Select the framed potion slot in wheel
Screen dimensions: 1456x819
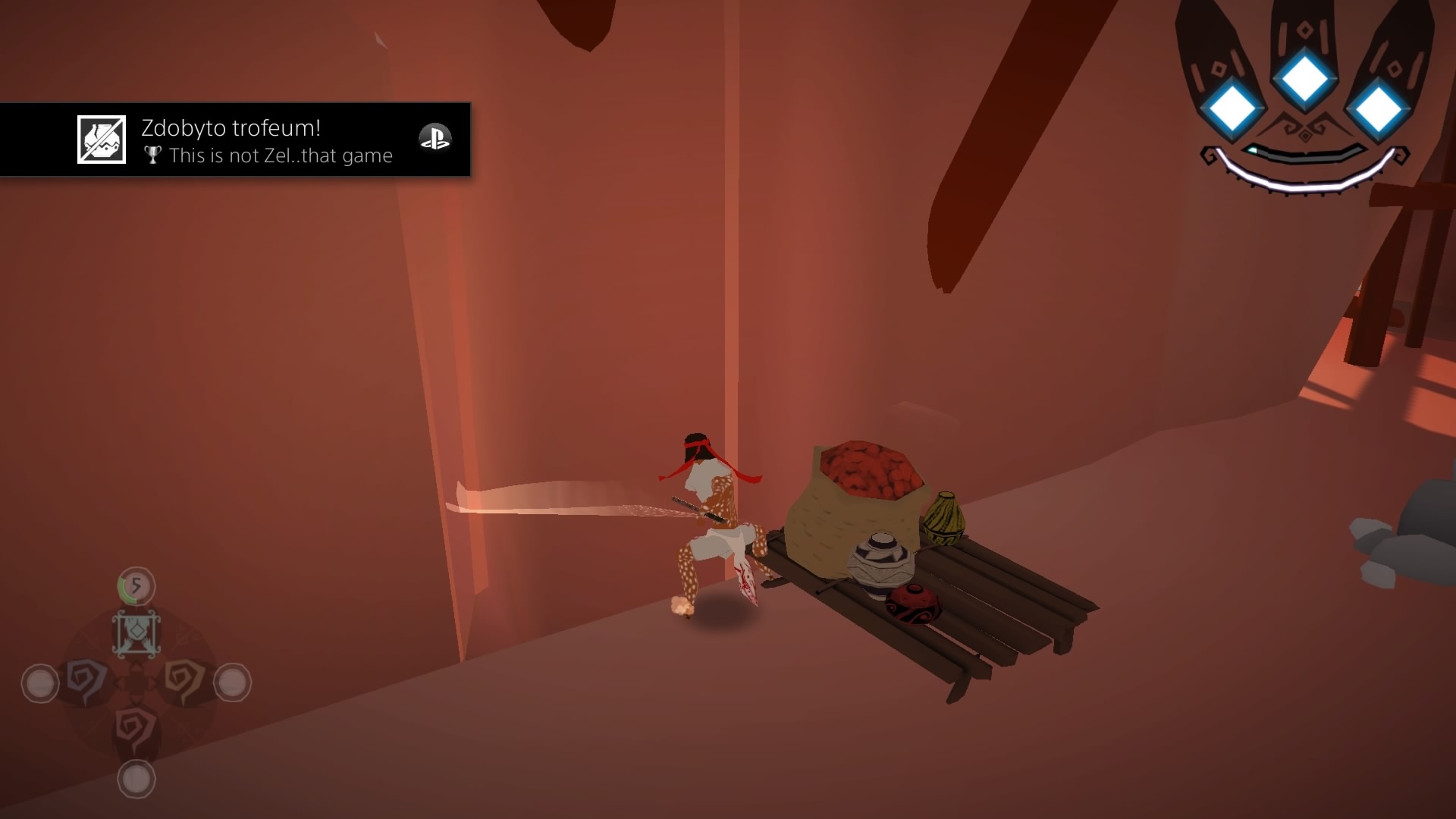coord(136,633)
